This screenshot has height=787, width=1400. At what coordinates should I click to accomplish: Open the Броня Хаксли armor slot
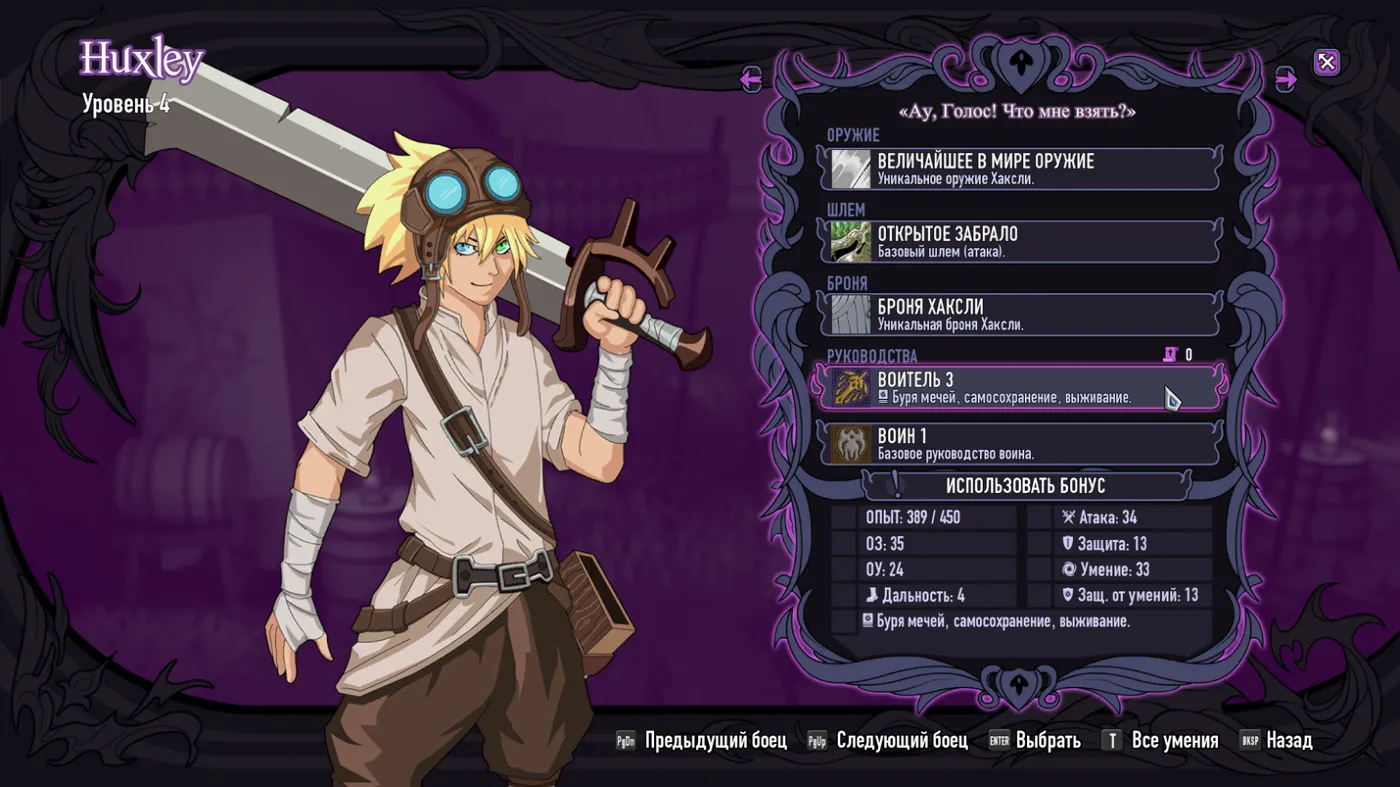tap(1020, 314)
